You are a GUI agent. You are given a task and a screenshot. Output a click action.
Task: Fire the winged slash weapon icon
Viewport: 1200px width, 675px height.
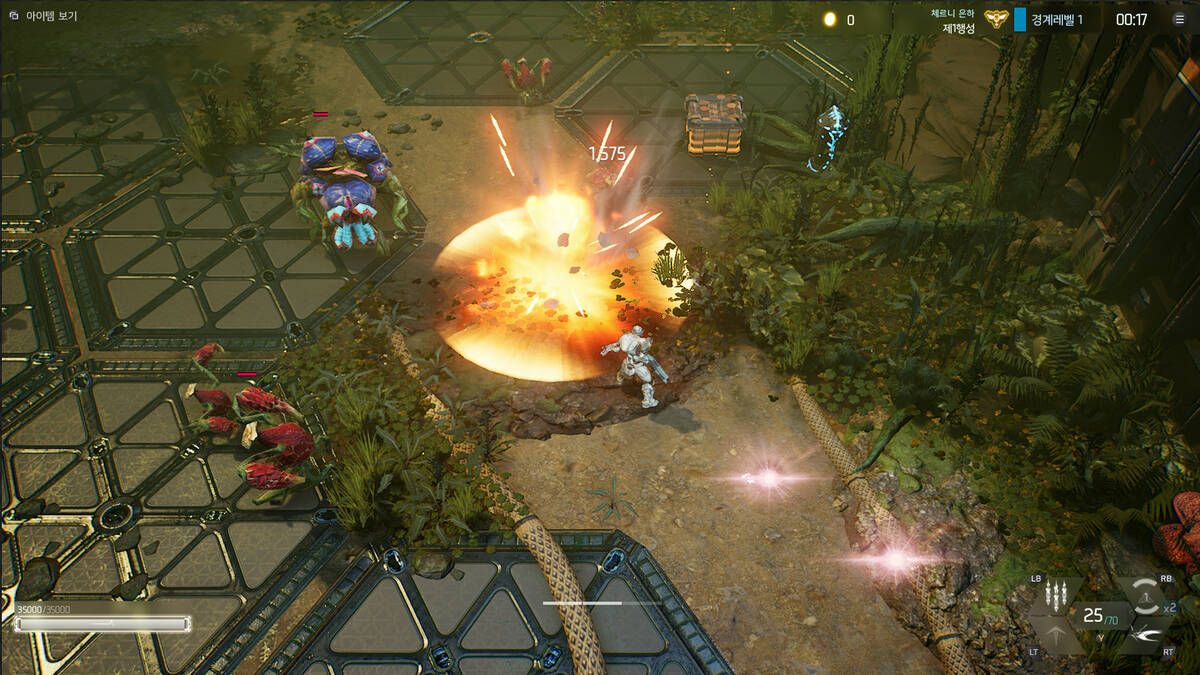pyautogui.click(x=1143, y=634)
